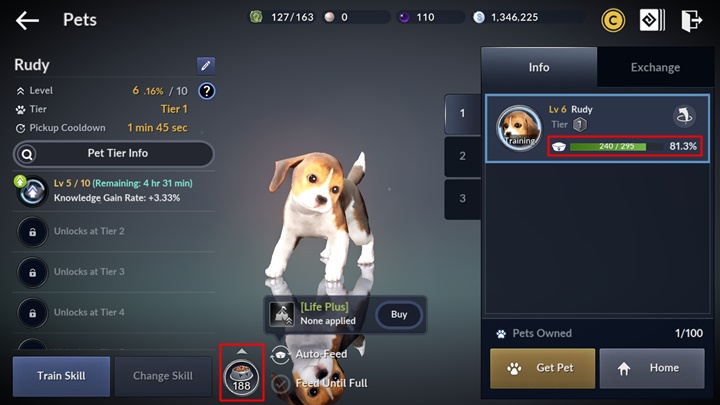Choose pet slot tab 3
This screenshot has height=405, width=720.
click(462, 198)
